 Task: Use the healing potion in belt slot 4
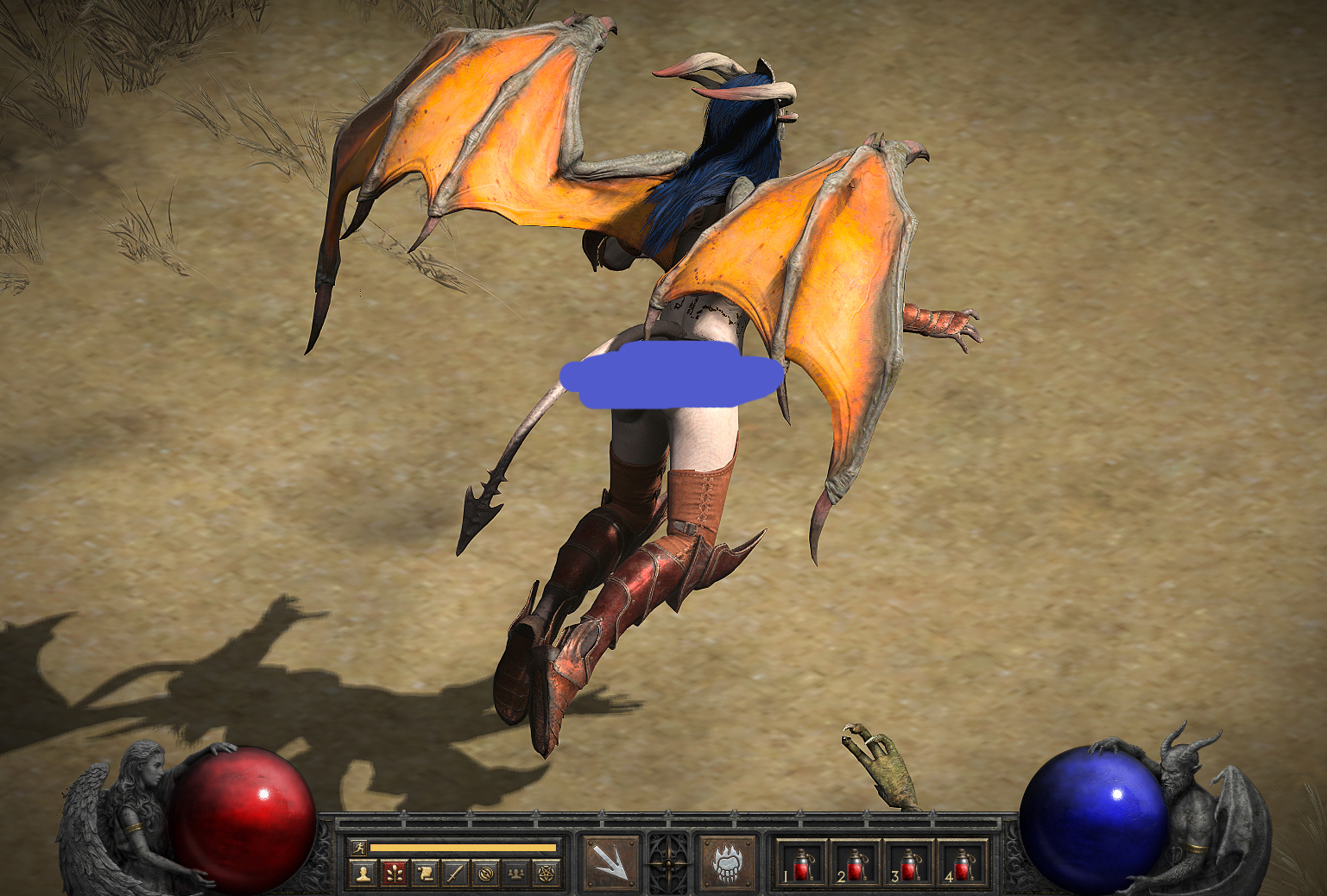tap(961, 863)
